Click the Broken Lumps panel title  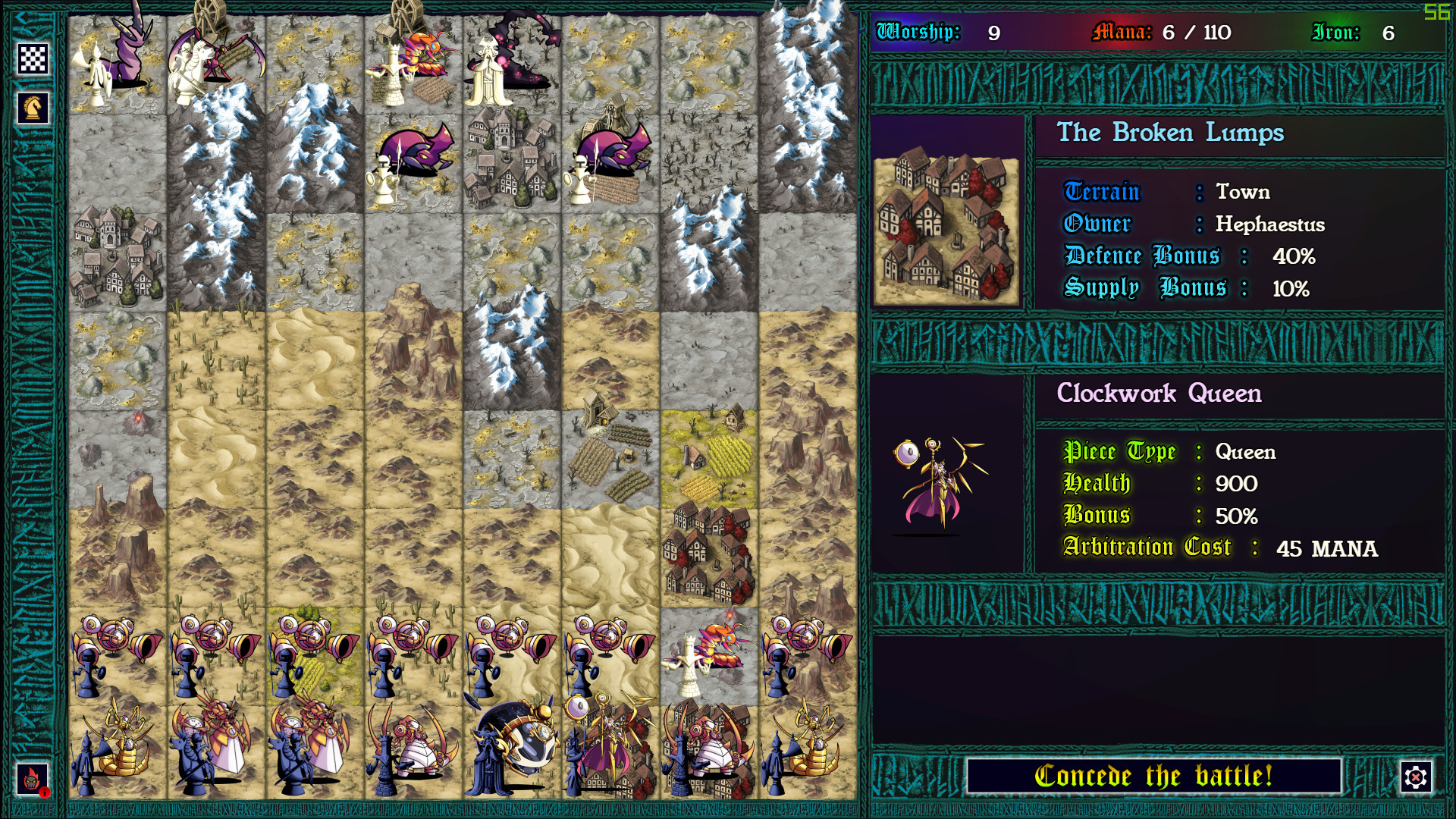pos(1172,133)
